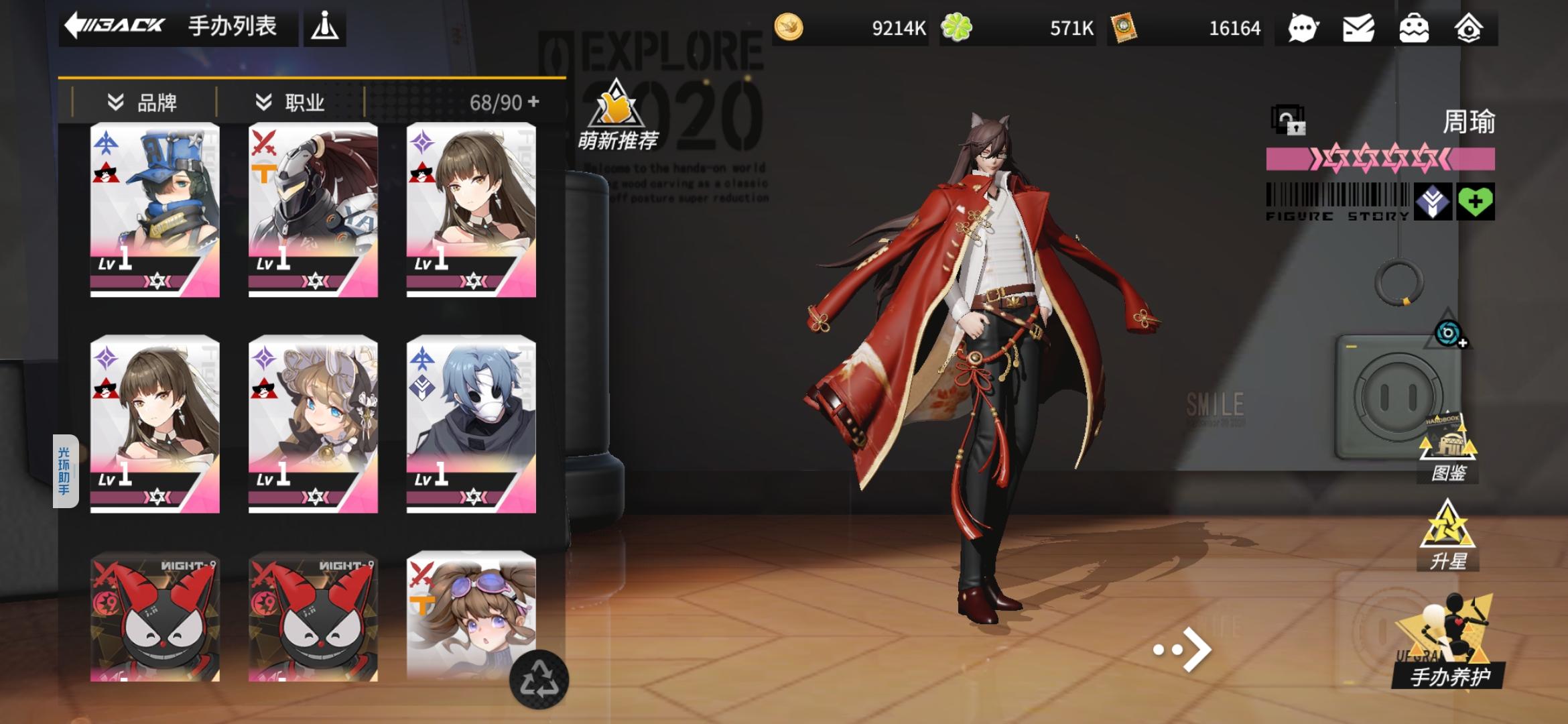Open the backpack inventory icon
The height and width of the screenshot is (724, 1568).
[1413, 28]
